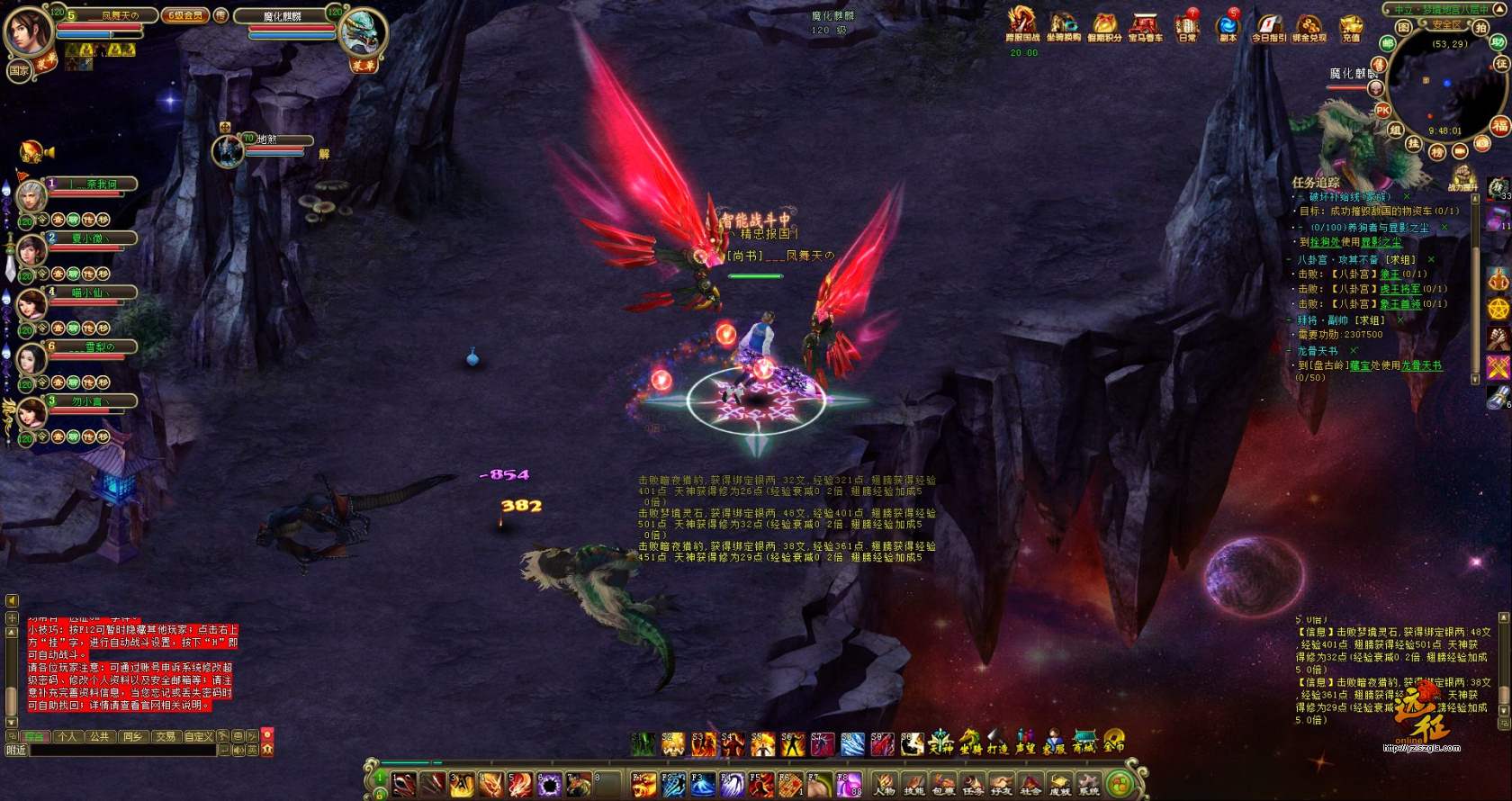The image size is (1512, 801).
Task: Click the circular minimap
Action: pos(1443,85)
